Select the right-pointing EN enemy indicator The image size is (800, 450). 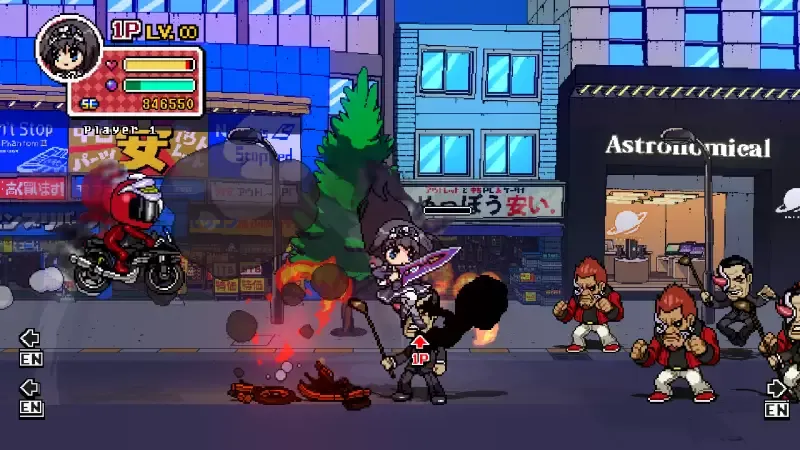tap(777, 398)
